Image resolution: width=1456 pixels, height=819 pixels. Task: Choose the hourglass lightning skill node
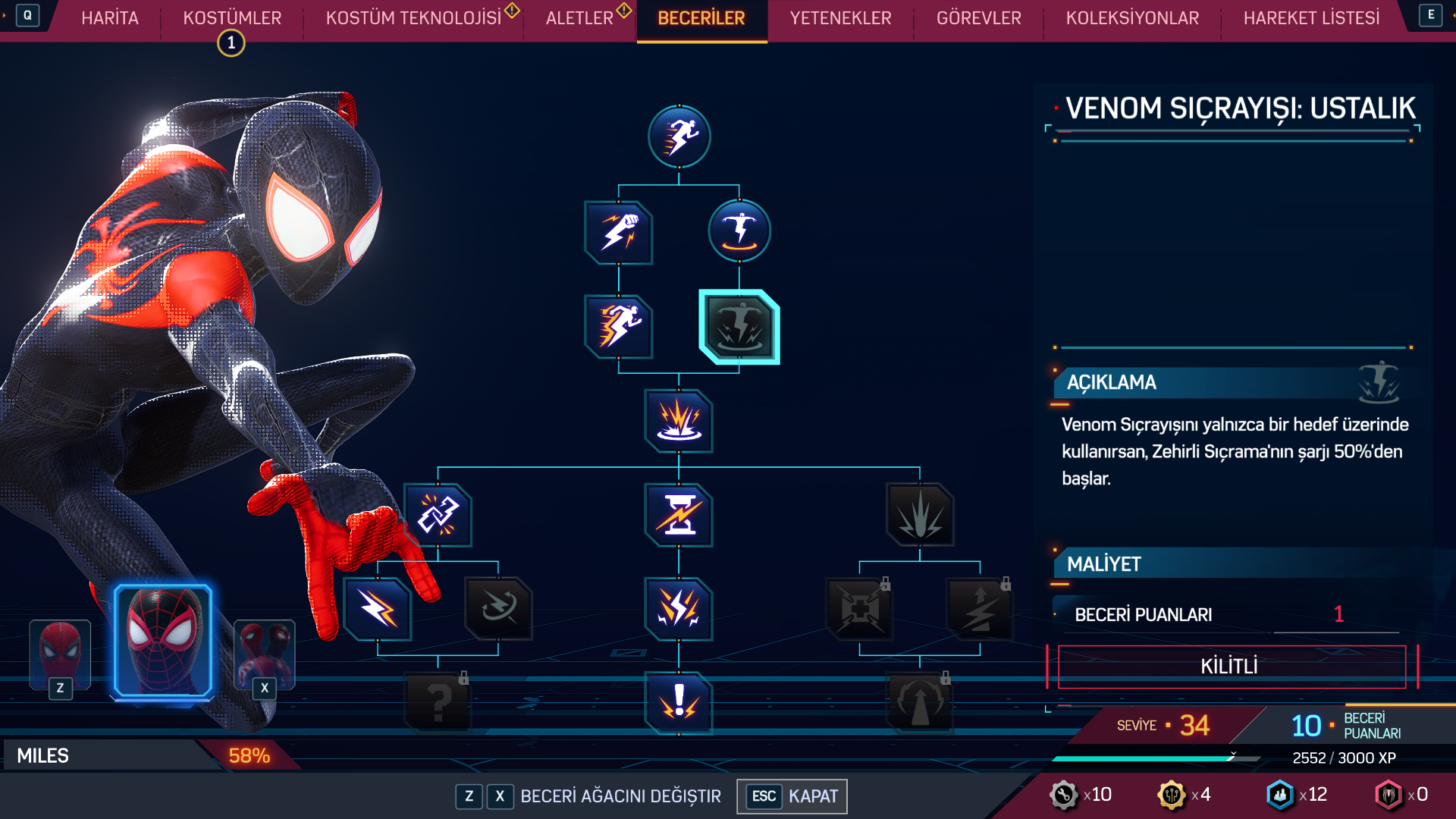pos(679,516)
